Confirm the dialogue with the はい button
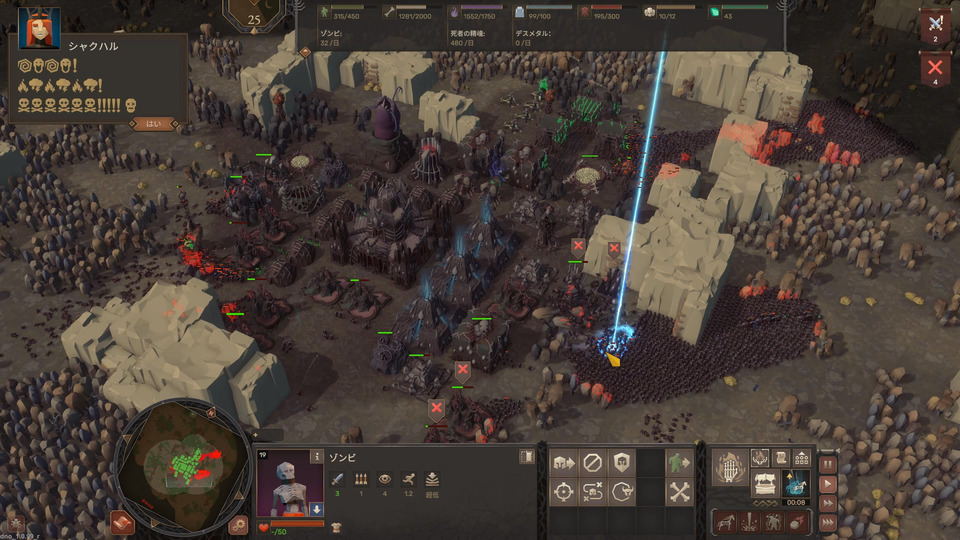Viewport: 960px width, 540px height. tap(154, 124)
